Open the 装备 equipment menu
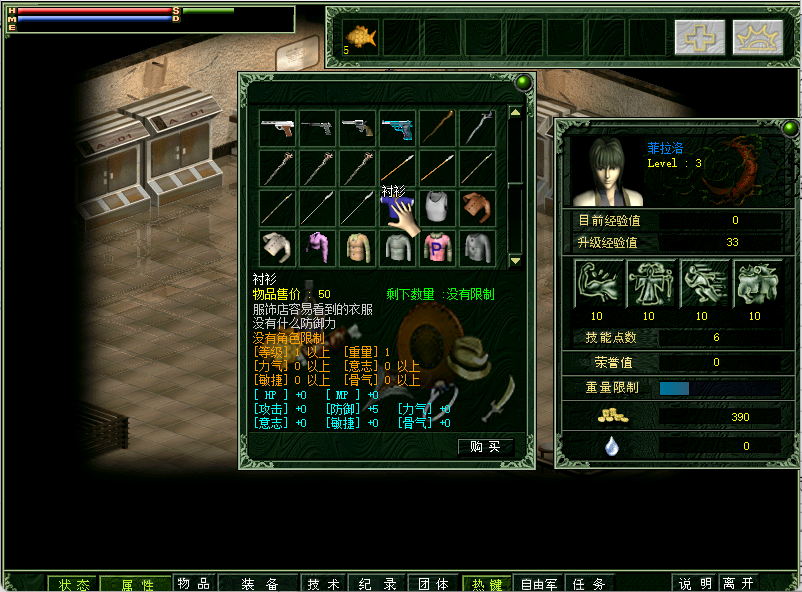 (x=259, y=583)
